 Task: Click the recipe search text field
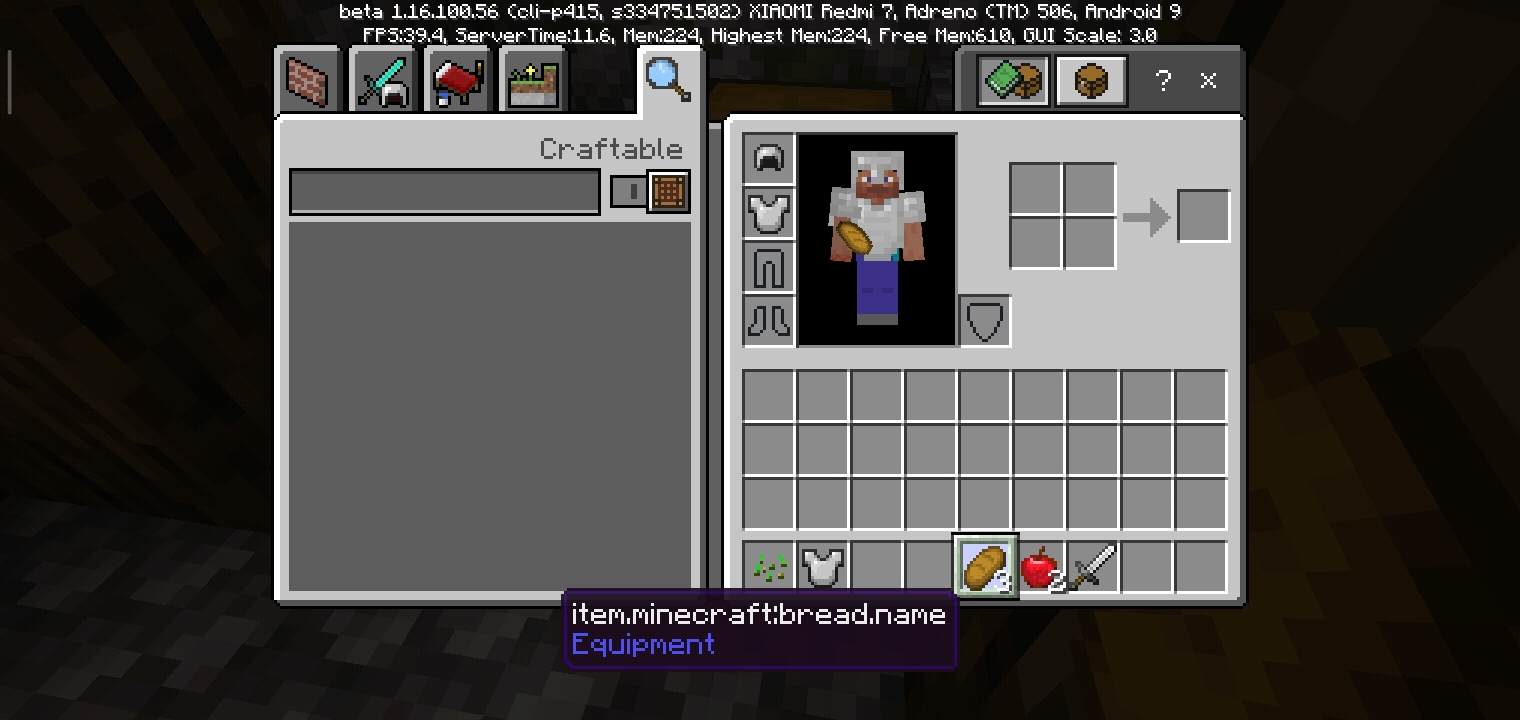(x=445, y=192)
